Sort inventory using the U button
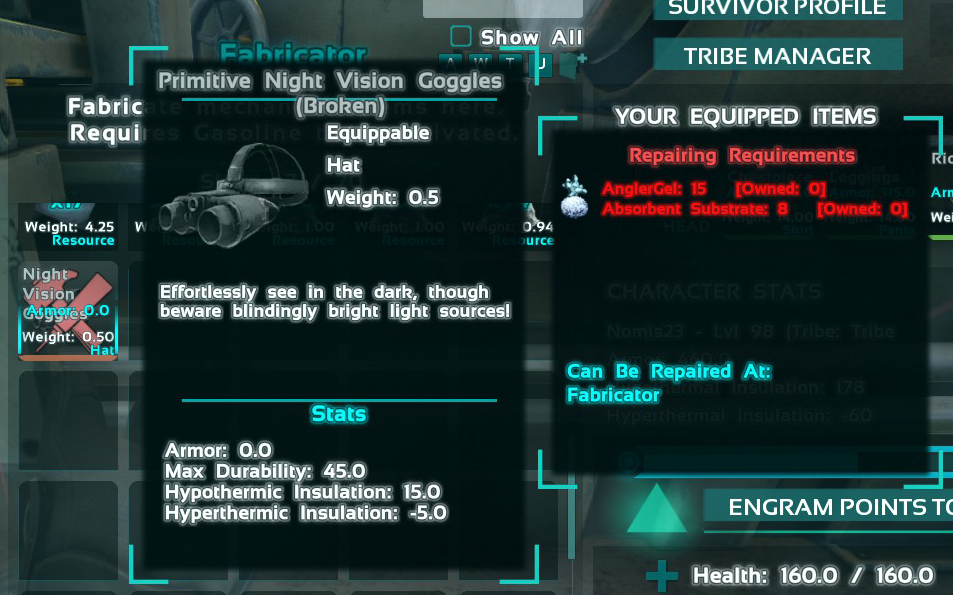 click(x=541, y=62)
